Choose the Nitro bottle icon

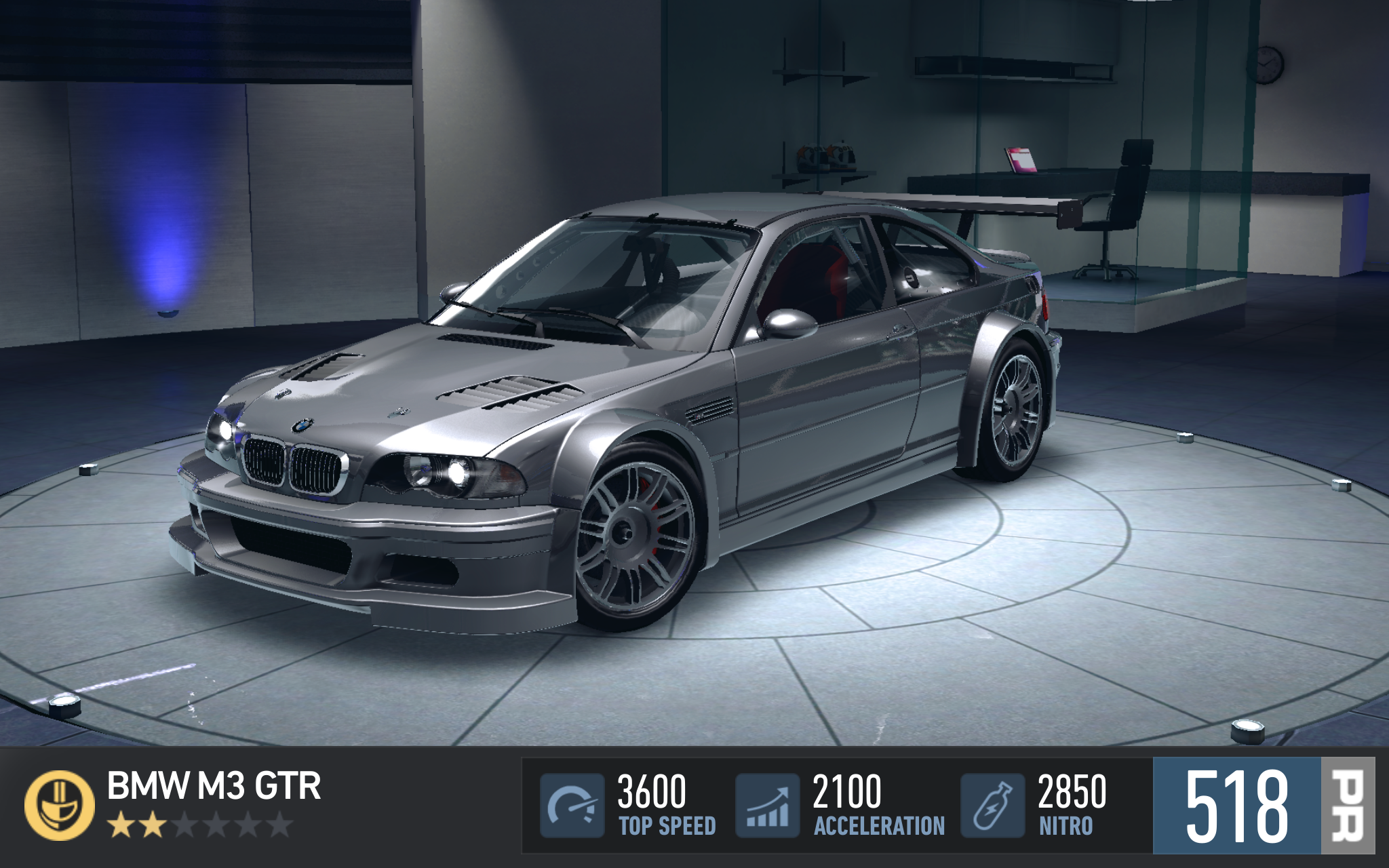[x=992, y=805]
